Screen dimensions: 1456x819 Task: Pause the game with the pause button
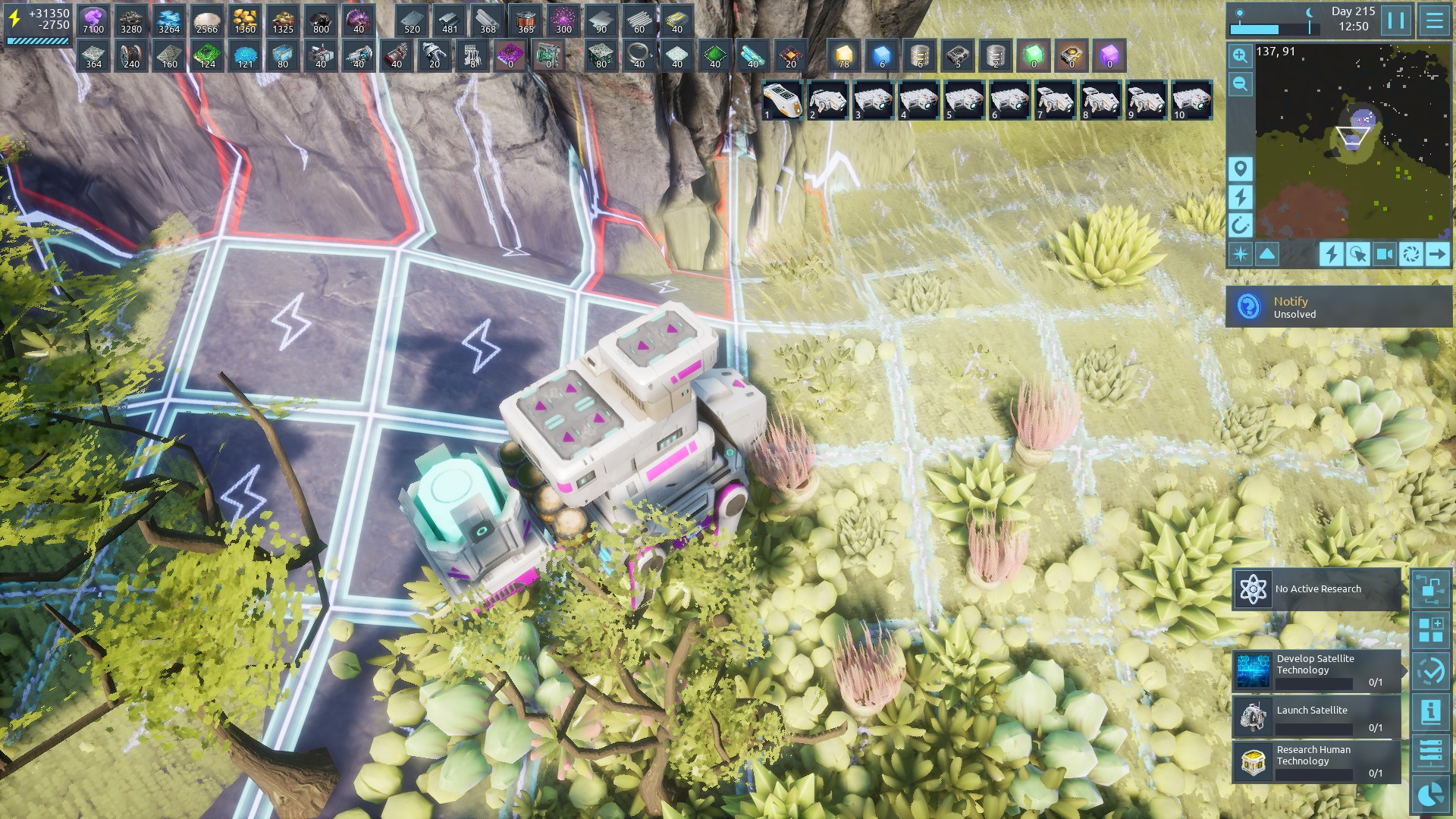(x=1396, y=20)
